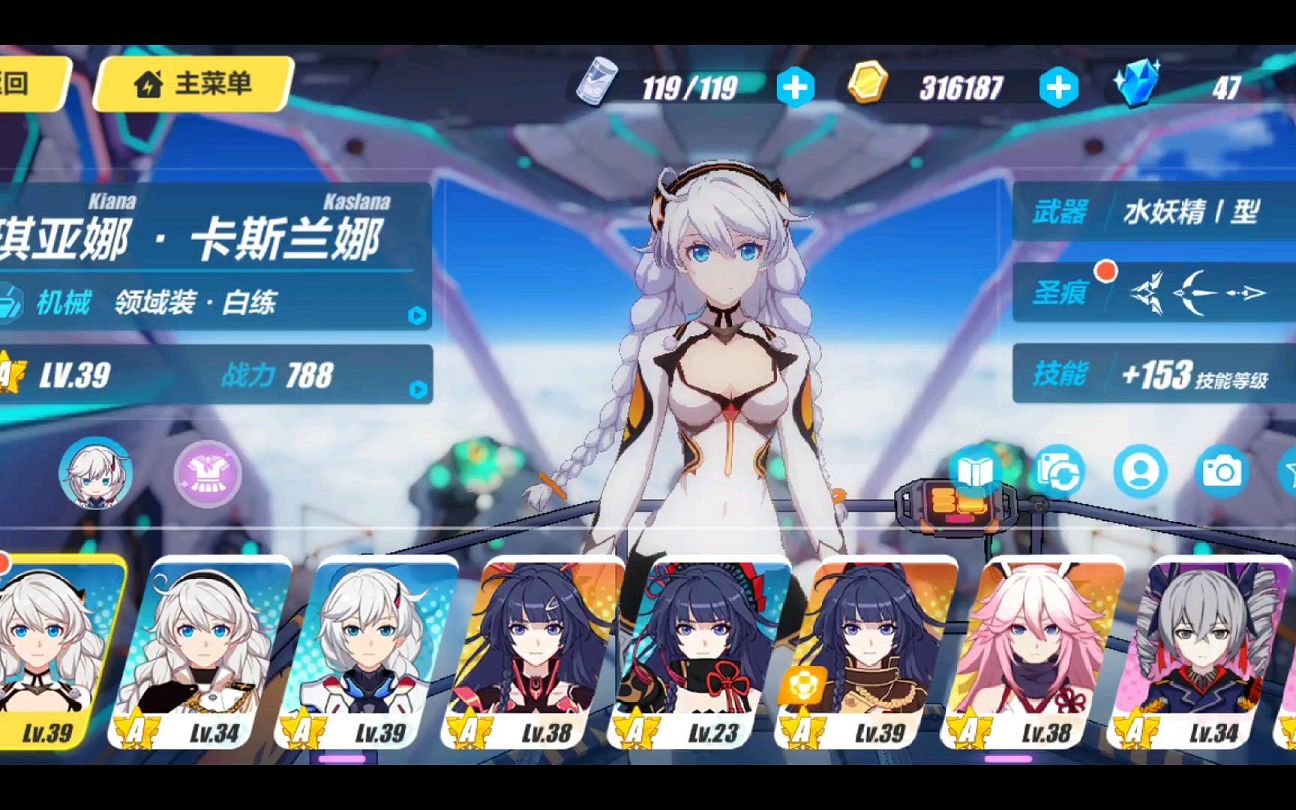Expand the 战力 combat power details
1296x810 pixels.
[x=417, y=389]
